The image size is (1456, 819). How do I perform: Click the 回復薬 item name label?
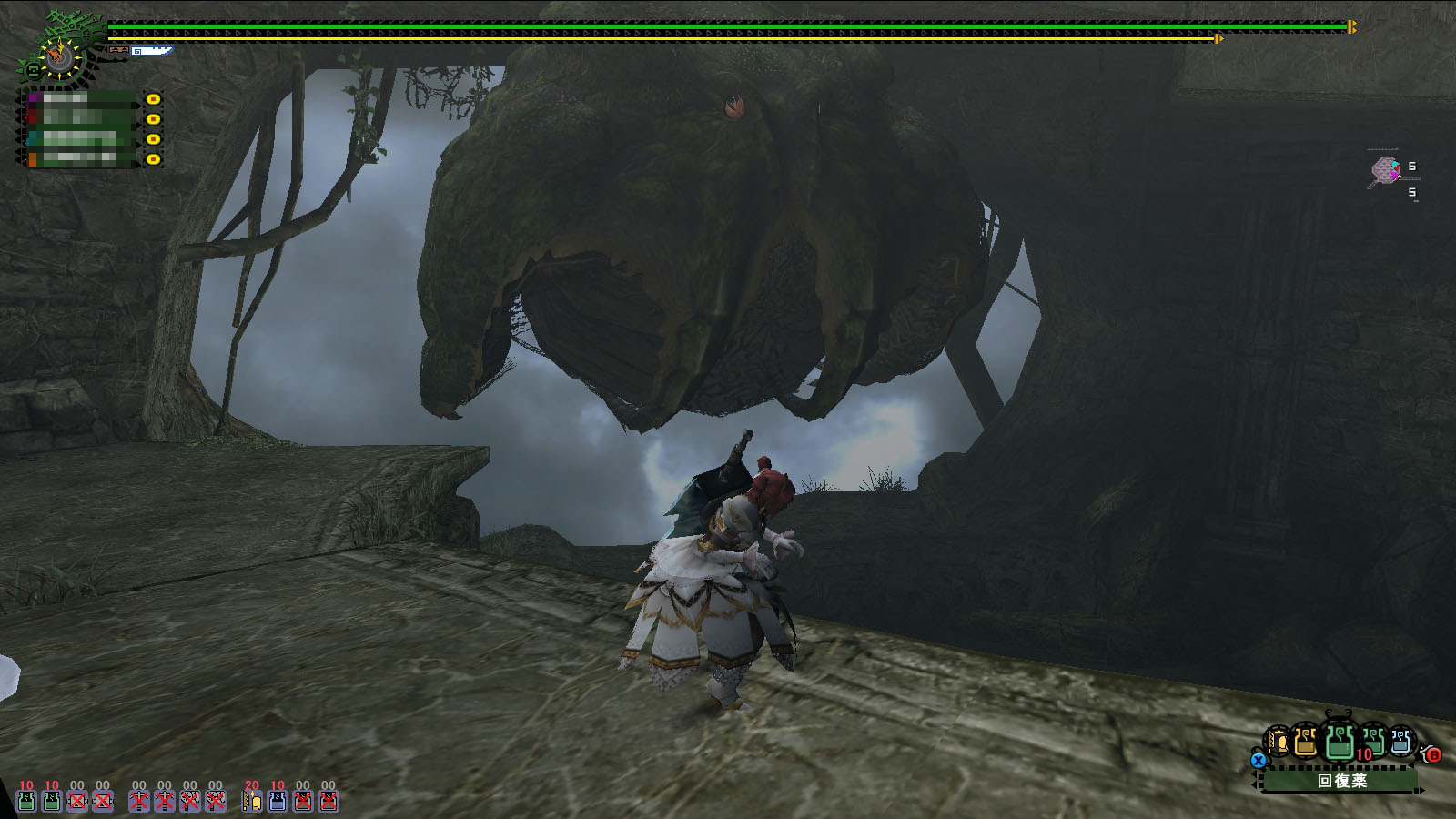(1341, 781)
